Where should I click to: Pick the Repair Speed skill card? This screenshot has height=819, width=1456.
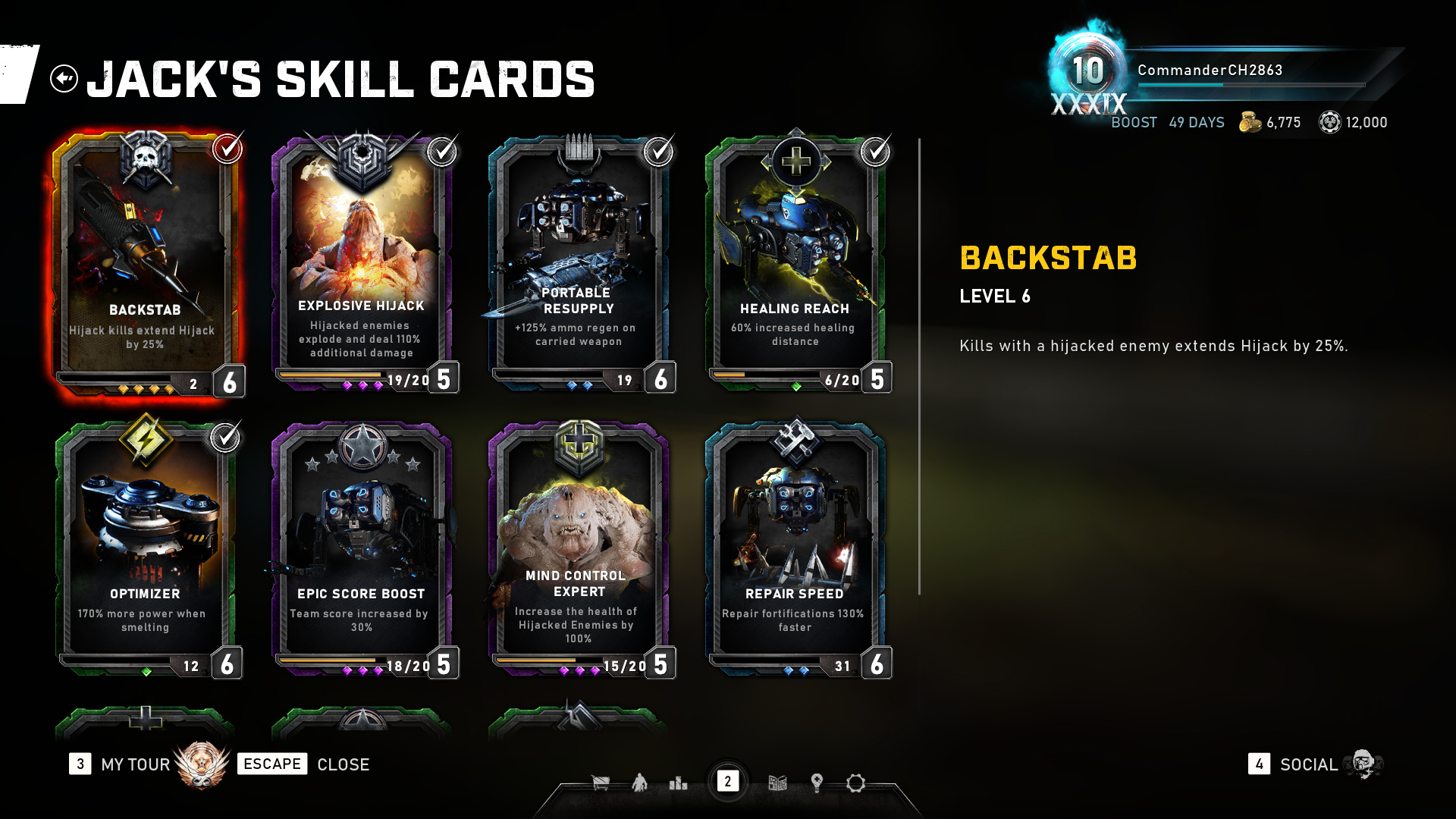pyautogui.click(x=795, y=548)
